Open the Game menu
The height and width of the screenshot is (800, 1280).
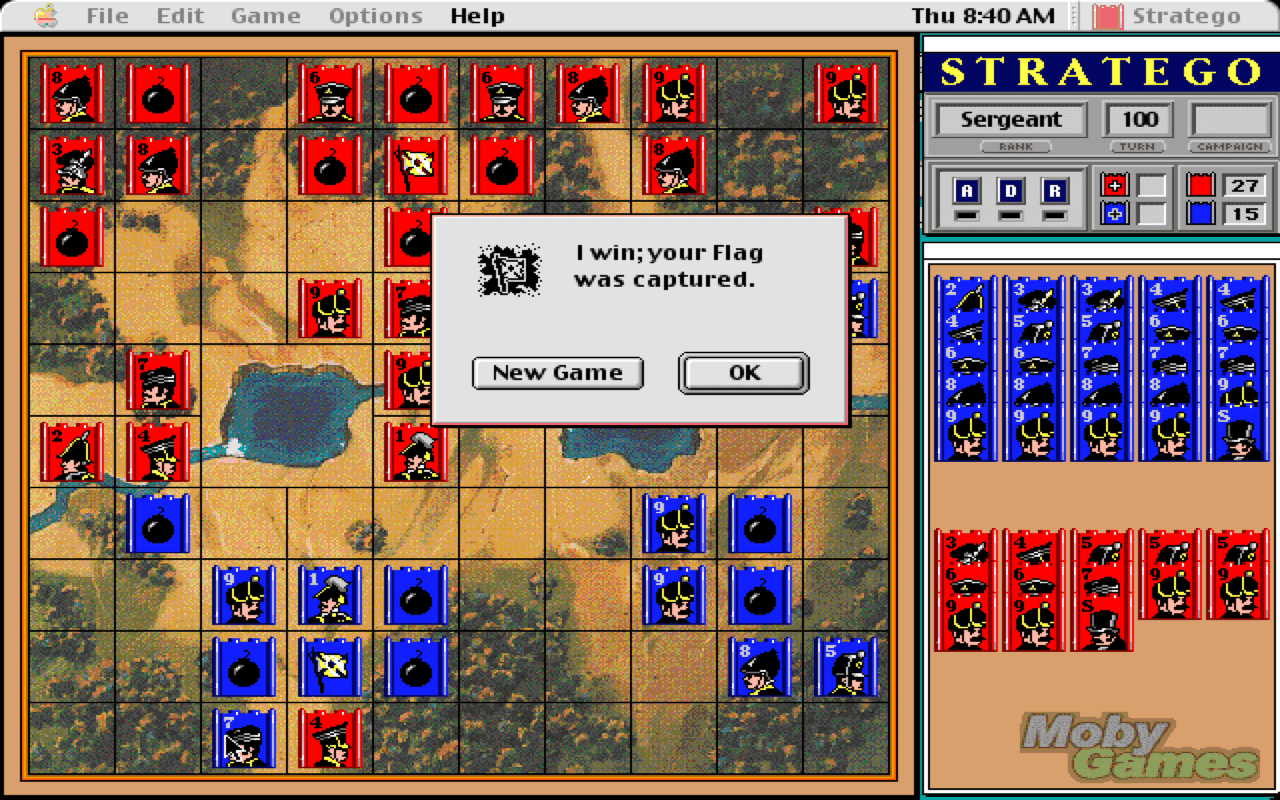[264, 15]
